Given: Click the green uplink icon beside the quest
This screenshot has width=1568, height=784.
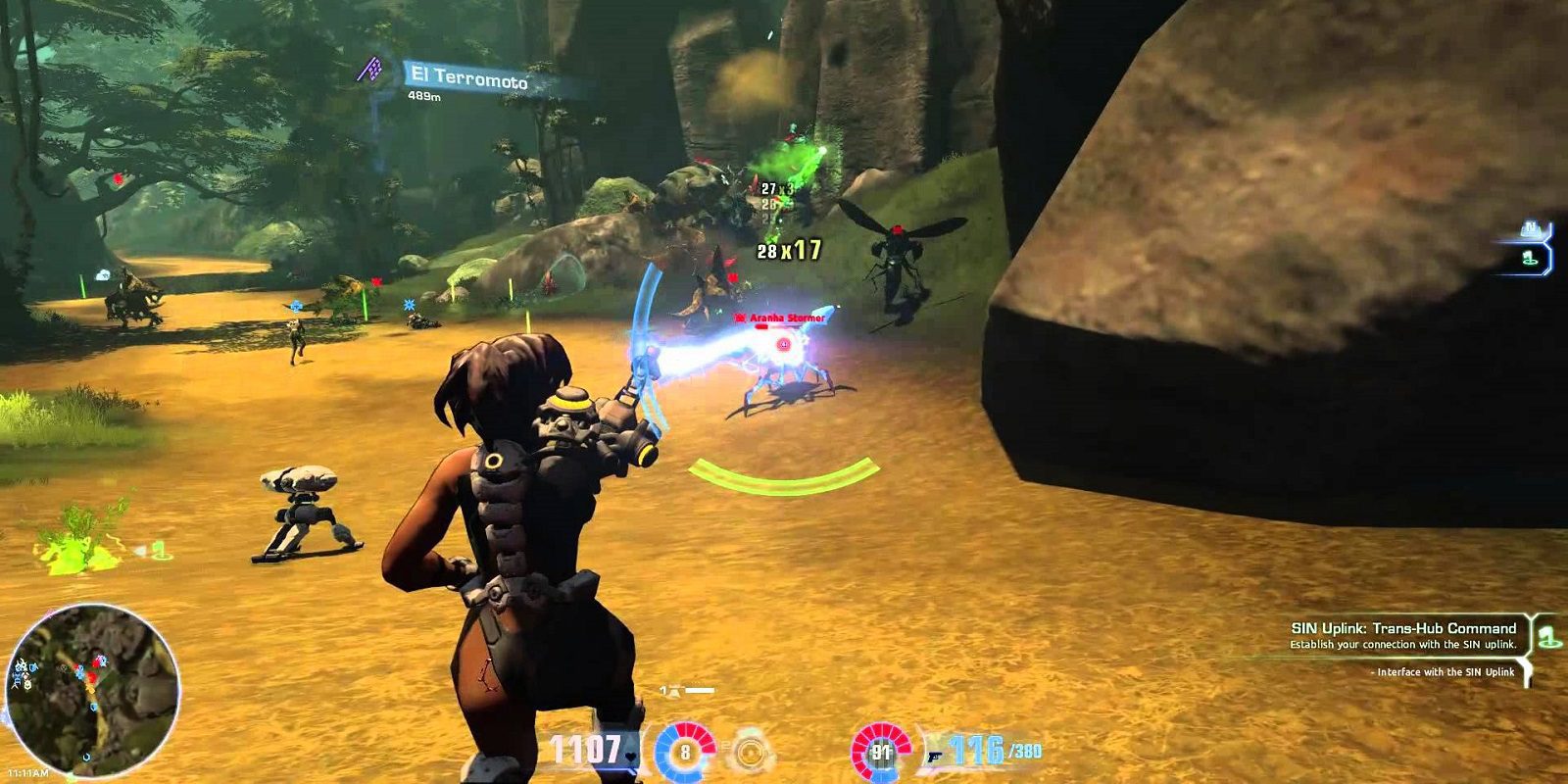Looking at the screenshot, I should [1548, 636].
